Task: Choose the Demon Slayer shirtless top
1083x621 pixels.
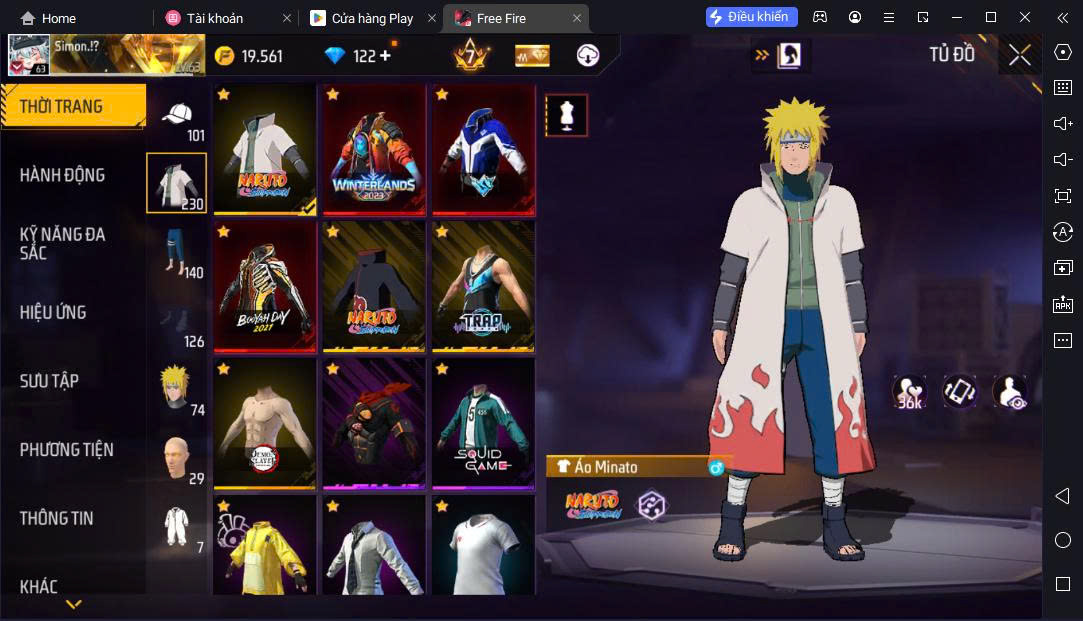Action: point(265,424)
